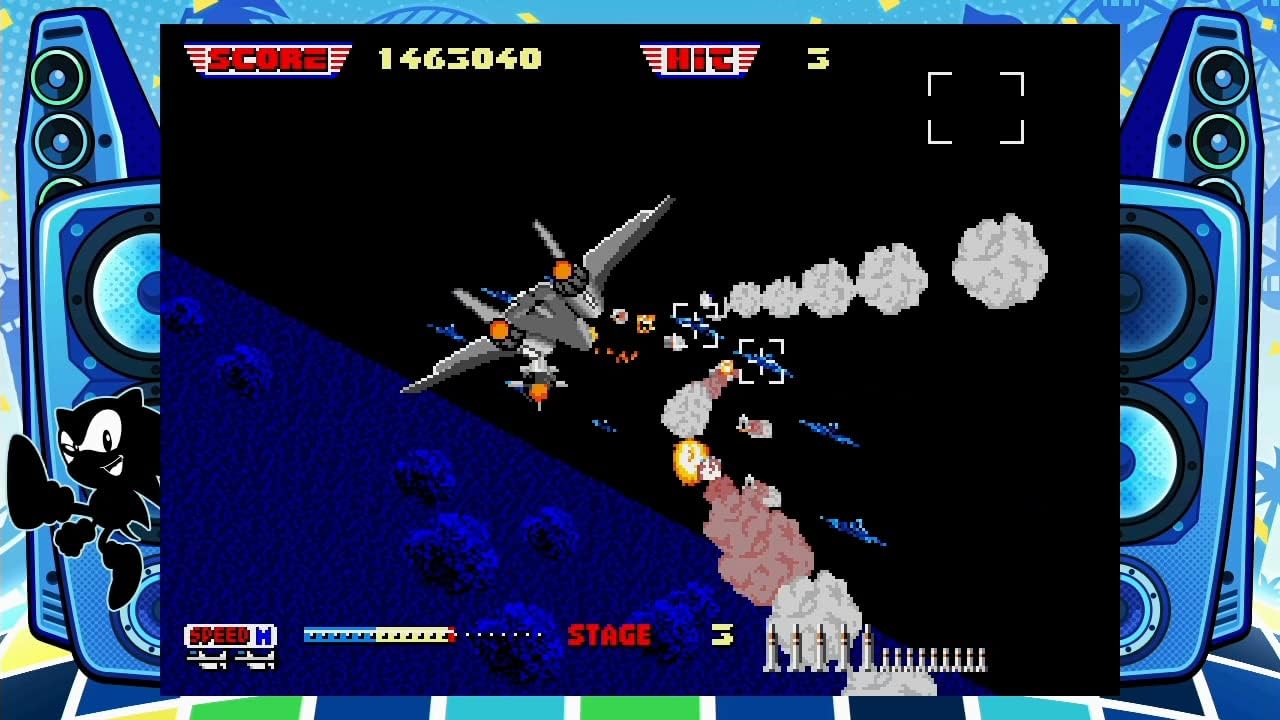Select the HIT counter badge

[x=700, y=57]
